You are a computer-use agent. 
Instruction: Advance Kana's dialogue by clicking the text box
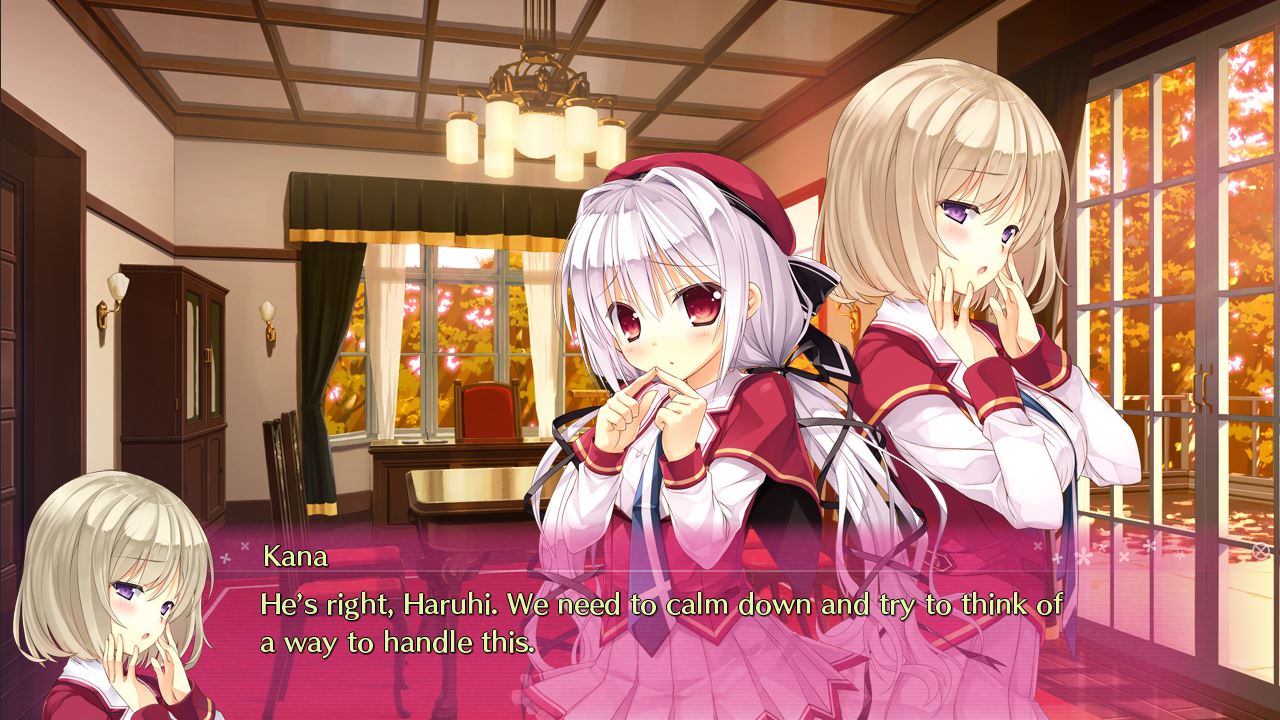[x=660, y=620]
